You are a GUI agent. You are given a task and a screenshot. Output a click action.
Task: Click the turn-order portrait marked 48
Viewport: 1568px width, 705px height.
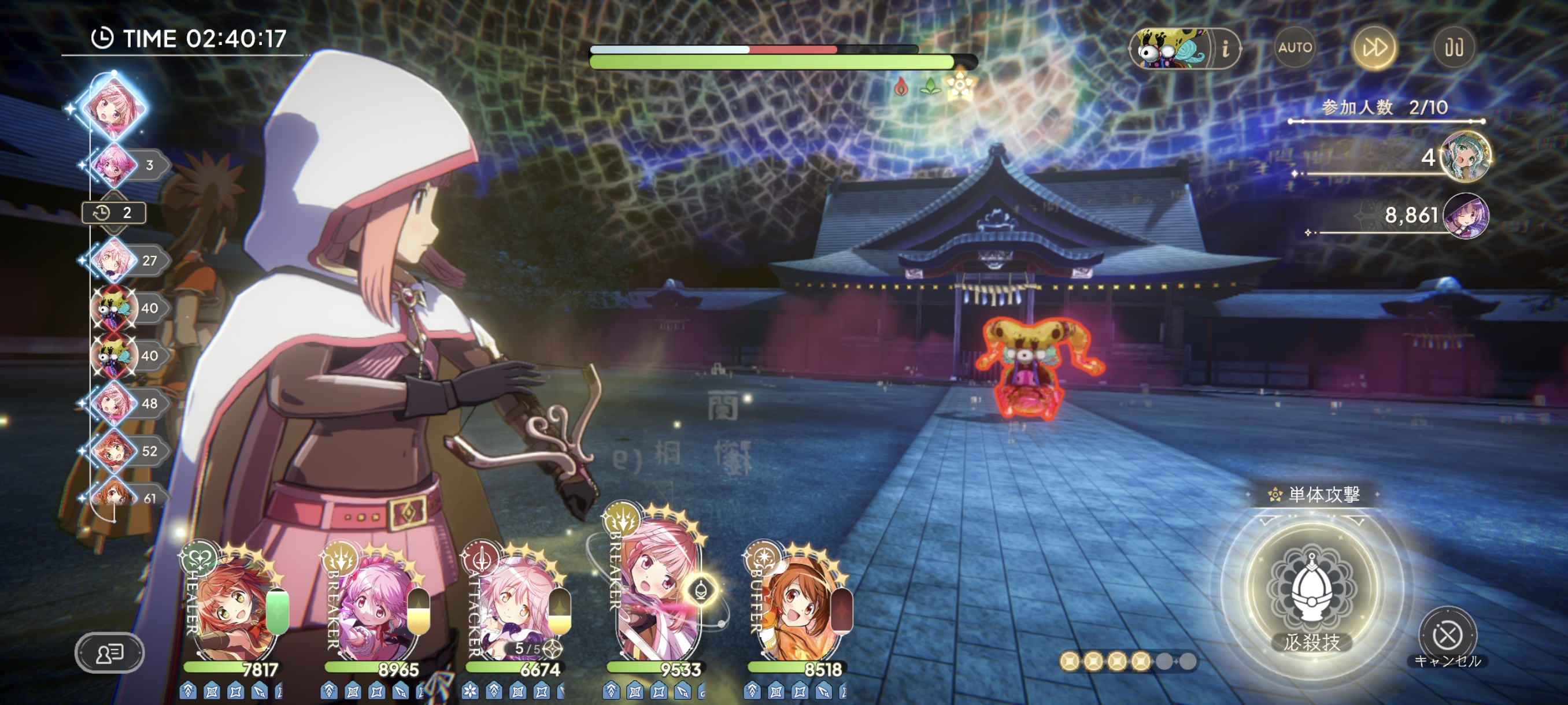pyautogui.click(x=114, y=403)
